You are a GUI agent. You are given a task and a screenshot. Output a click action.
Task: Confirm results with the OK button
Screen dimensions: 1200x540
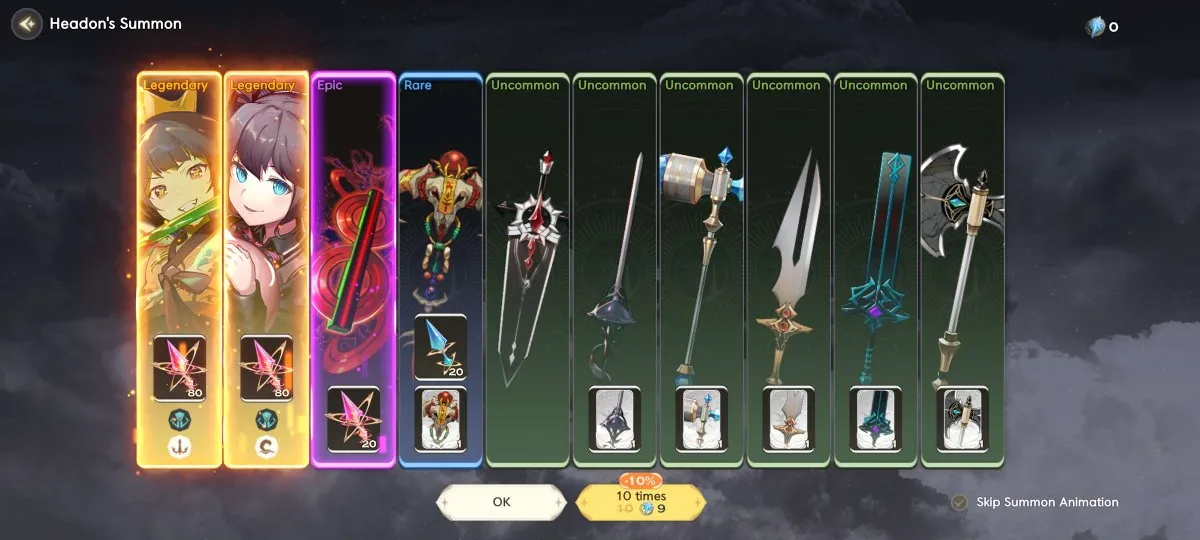tap(501, 502)
